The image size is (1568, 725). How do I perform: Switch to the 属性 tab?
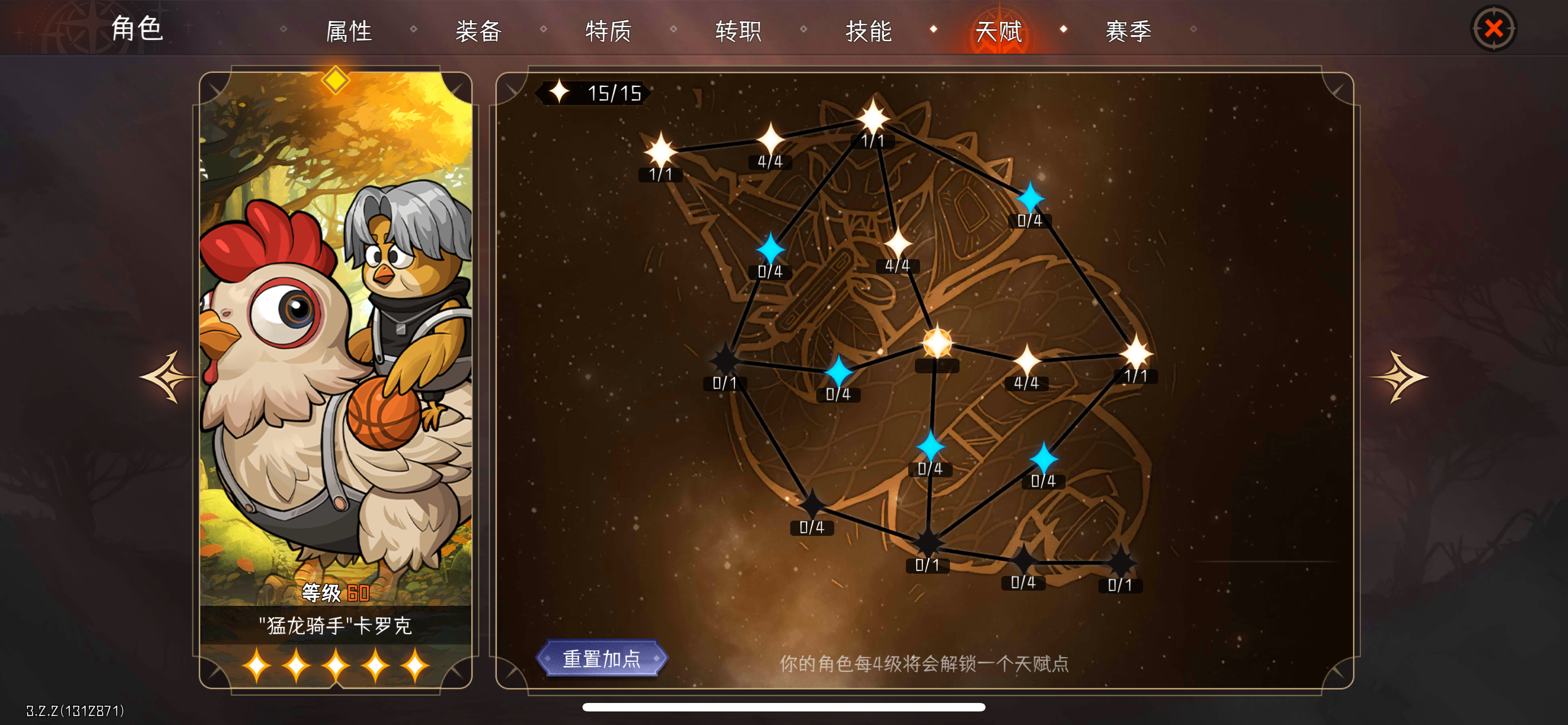[x=350, y=32]
